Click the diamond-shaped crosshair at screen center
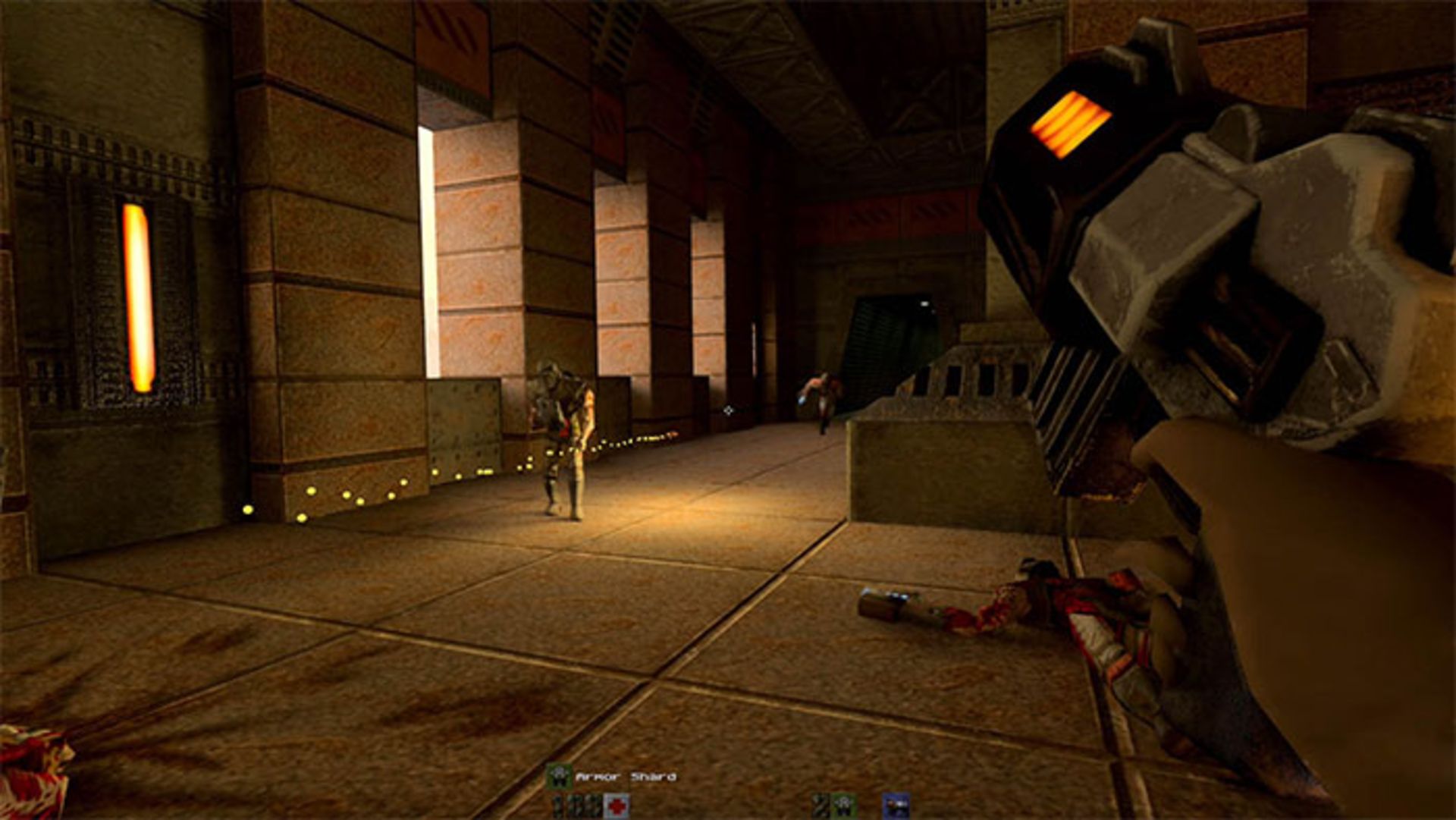 [730, 412]
